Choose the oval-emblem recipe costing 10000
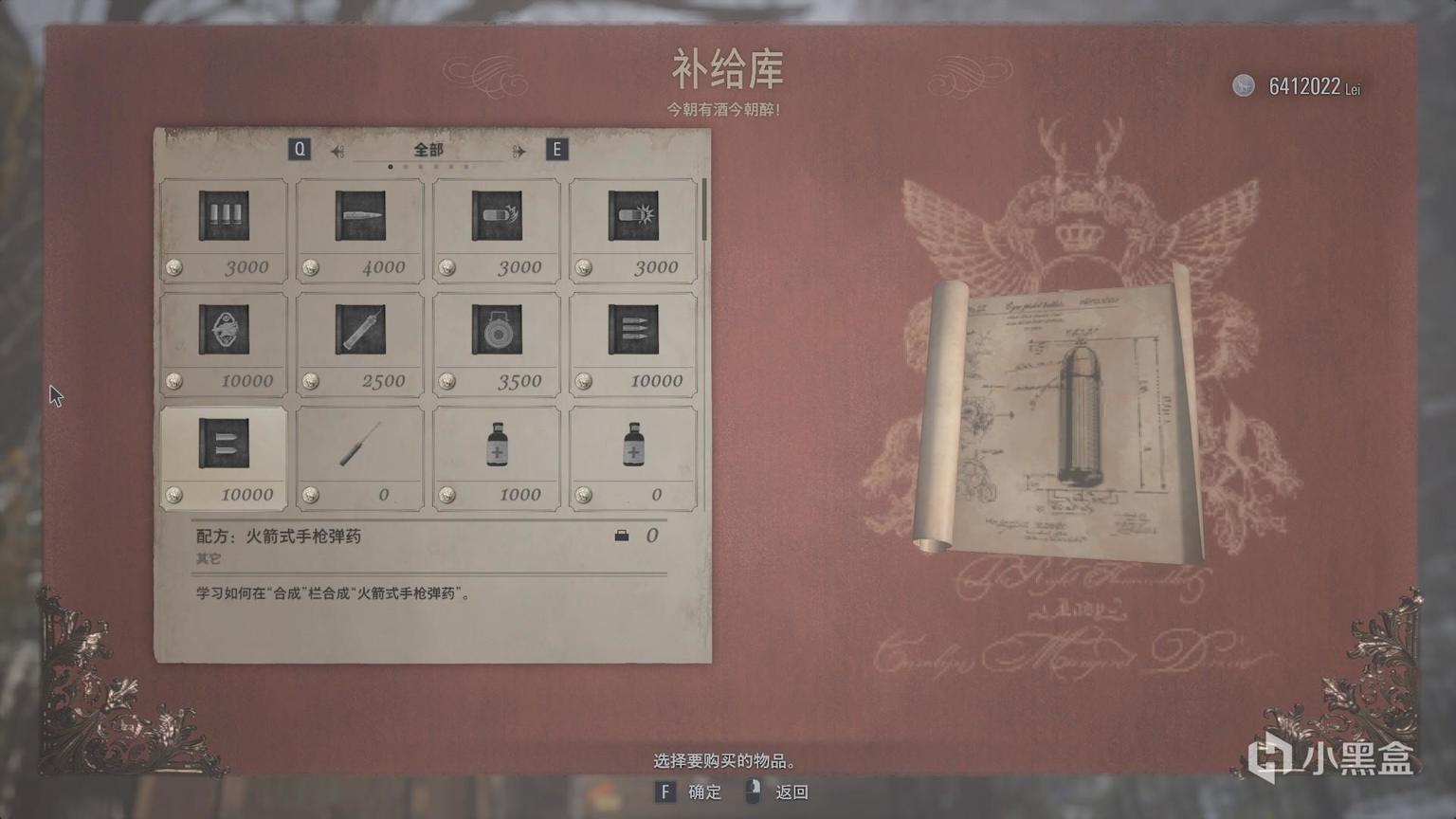Image resolution: width=1456 pixels, height=819 pixels. [224, 343]
